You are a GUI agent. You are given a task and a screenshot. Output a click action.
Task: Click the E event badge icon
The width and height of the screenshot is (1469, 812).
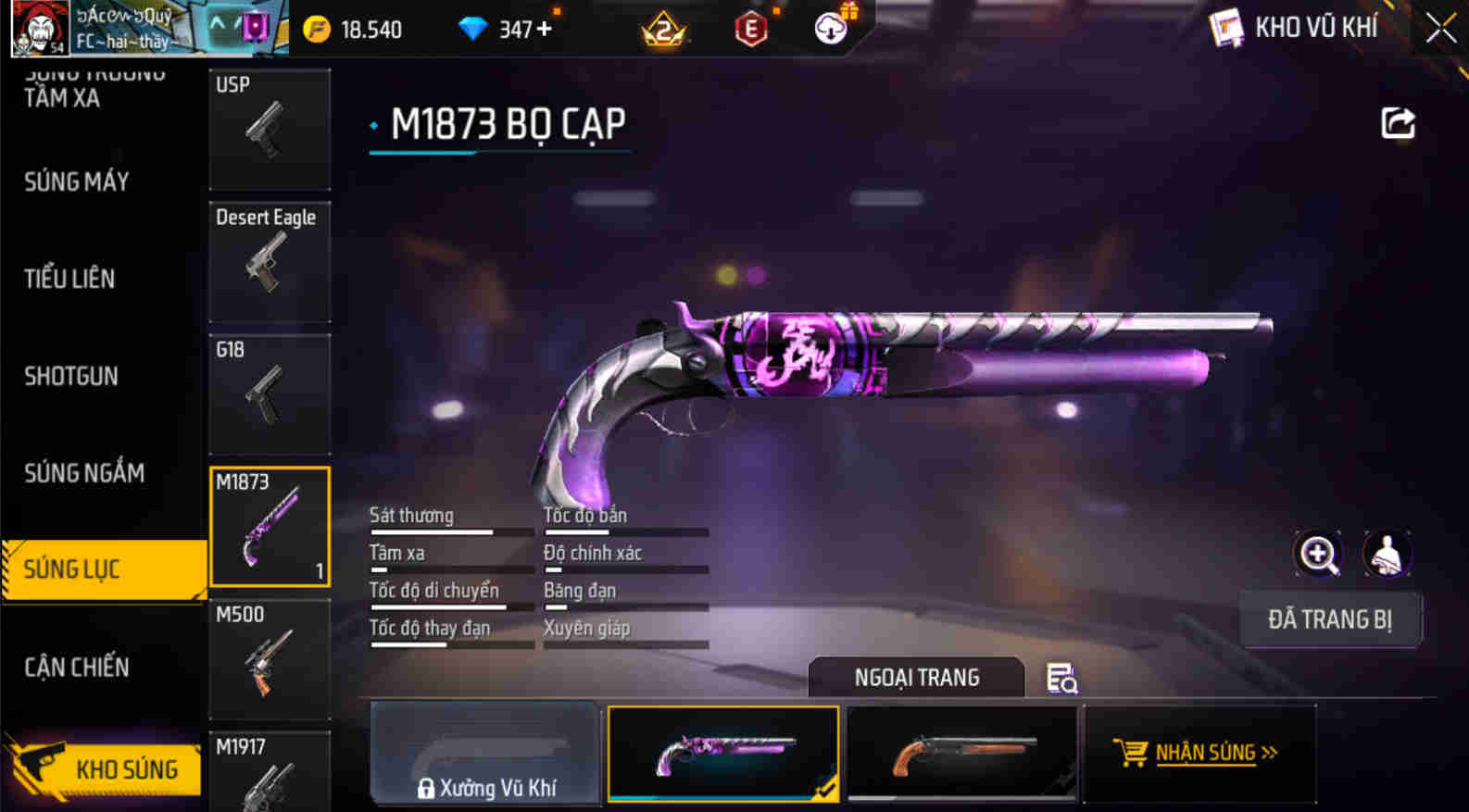tap(750, 29)
